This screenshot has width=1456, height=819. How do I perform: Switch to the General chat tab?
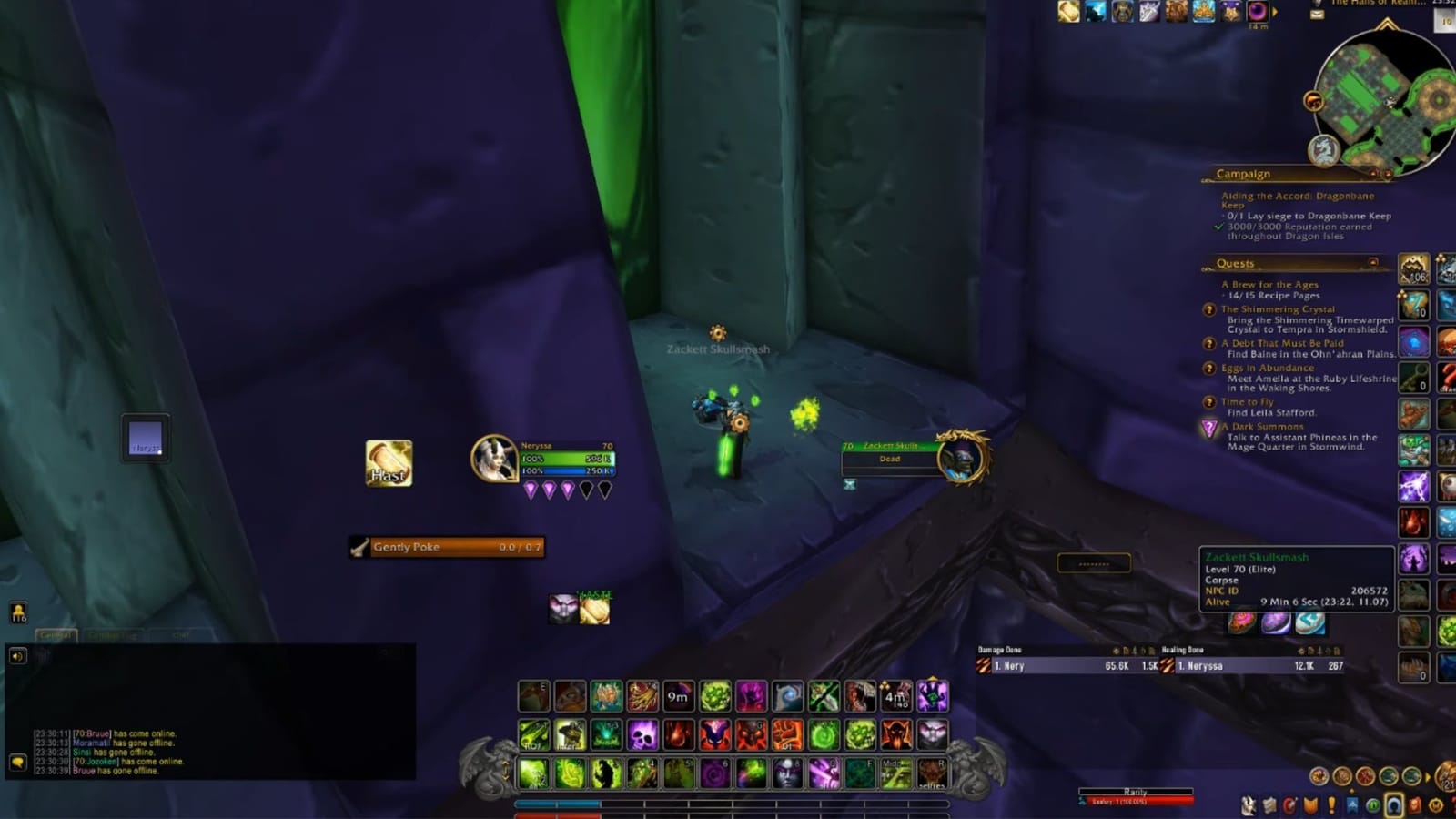[55, 634]
